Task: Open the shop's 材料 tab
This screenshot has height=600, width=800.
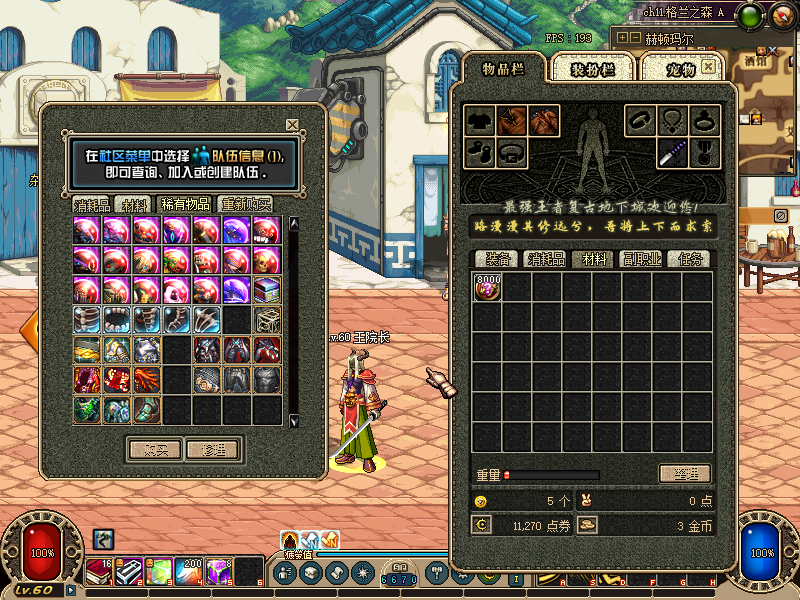Action: [x=133, y=204]
